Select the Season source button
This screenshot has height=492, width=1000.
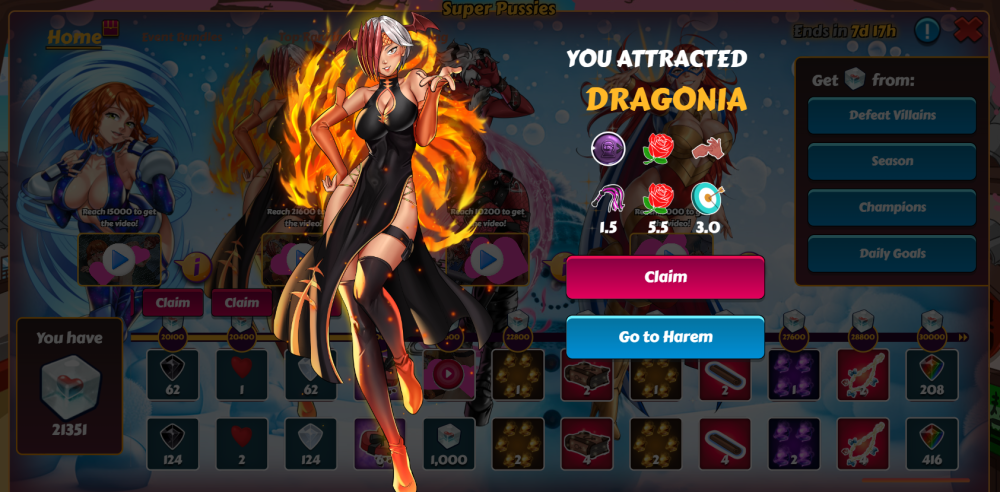pos(892,161)
